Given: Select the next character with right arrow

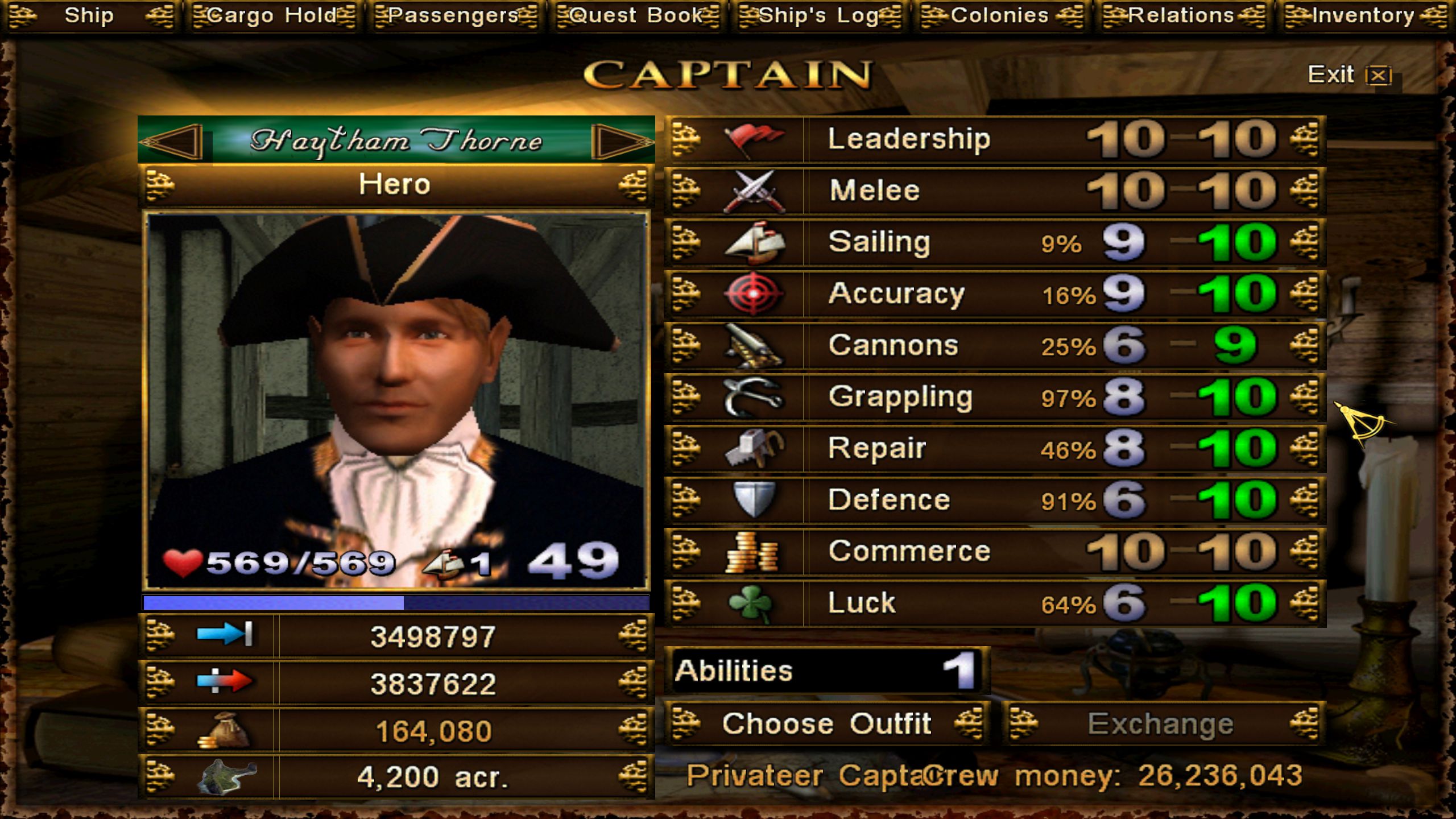Looking at the screenshot, I should [621, 140].
